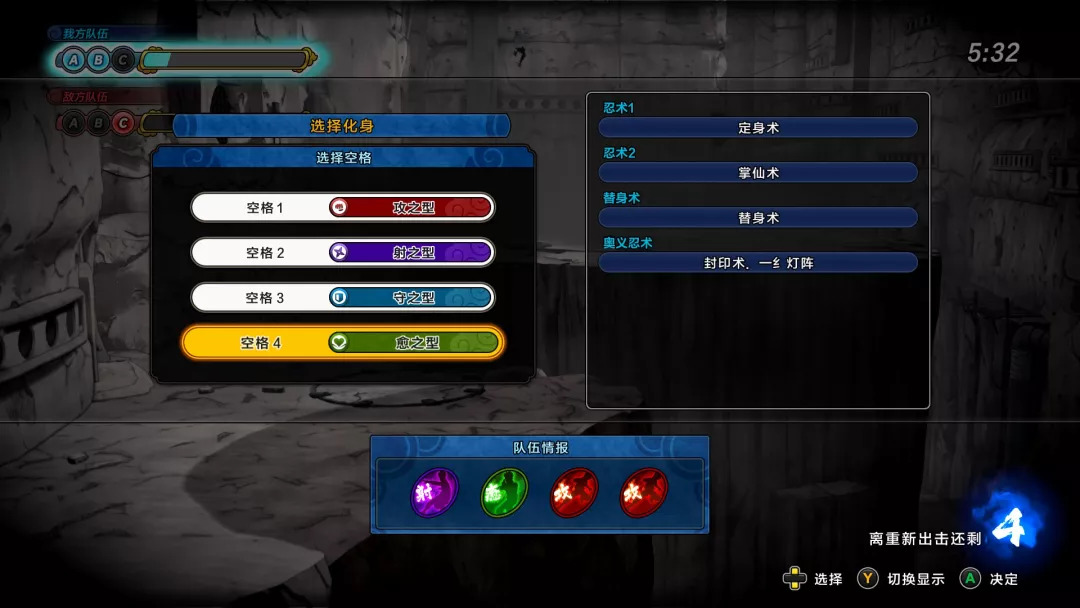Pick slot 空格 3 守之型
Viewport: 1080px width, 608px height.
(x=342, y=298)
